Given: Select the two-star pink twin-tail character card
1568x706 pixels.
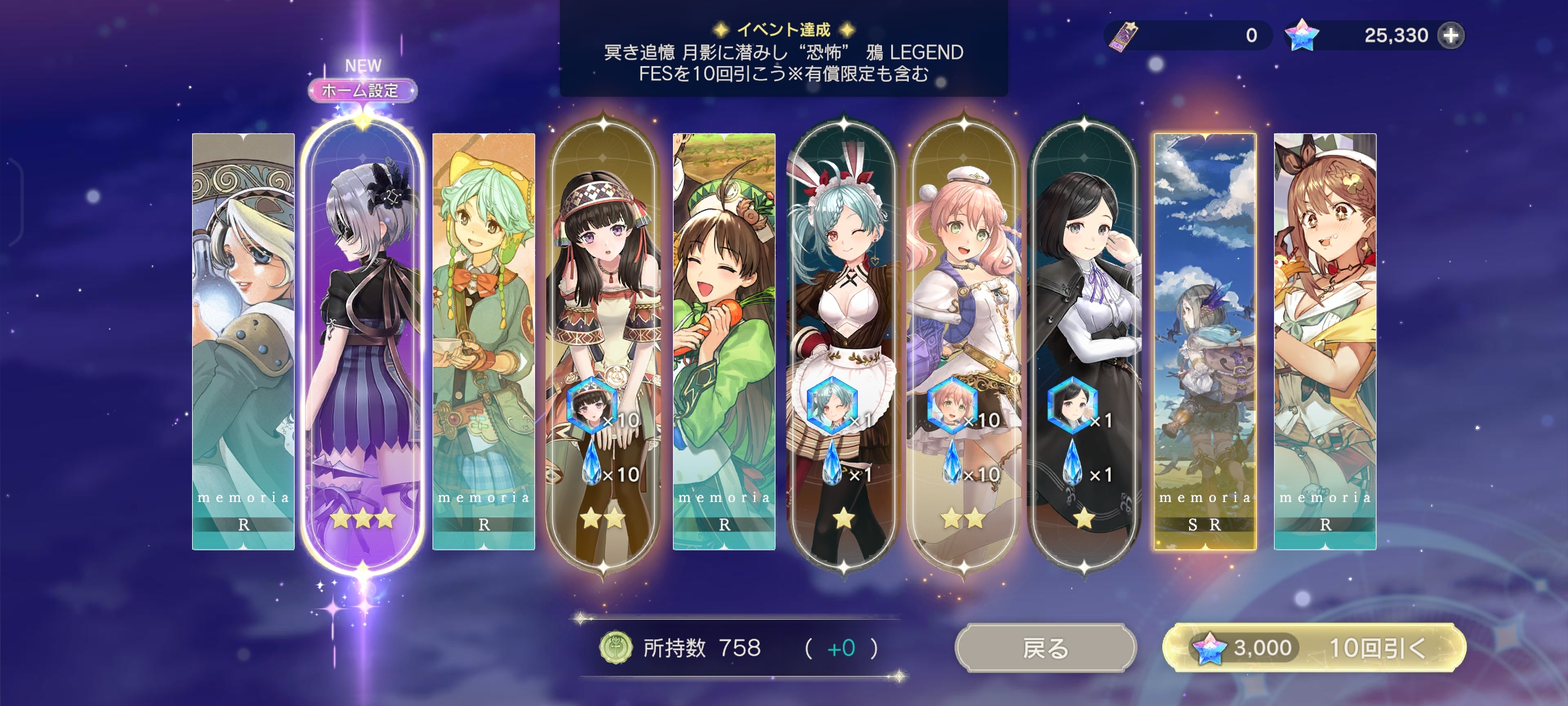Looking at the screenshot, I should click(964, 340).
